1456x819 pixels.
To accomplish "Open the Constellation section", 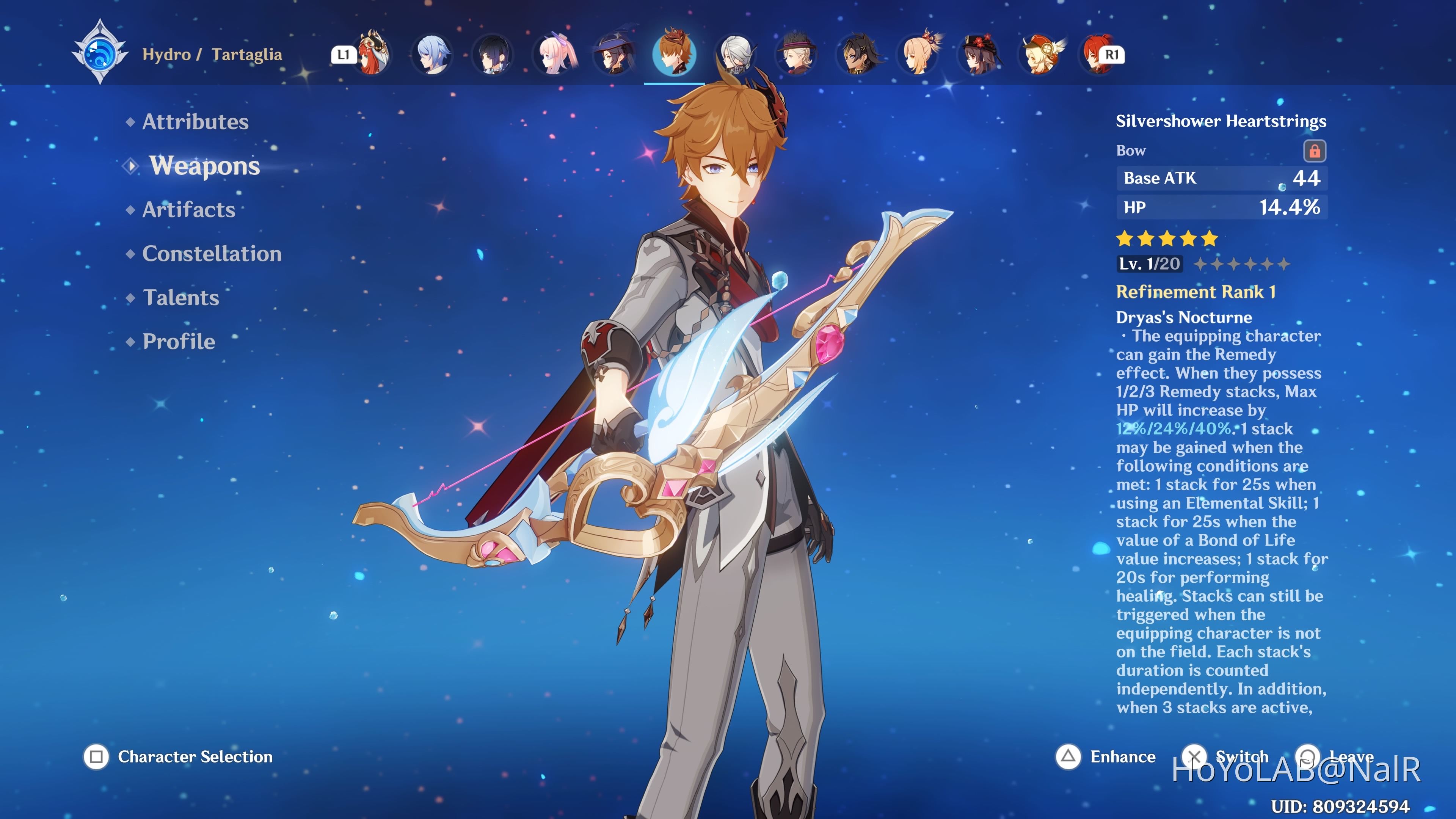I will (212, 254).
